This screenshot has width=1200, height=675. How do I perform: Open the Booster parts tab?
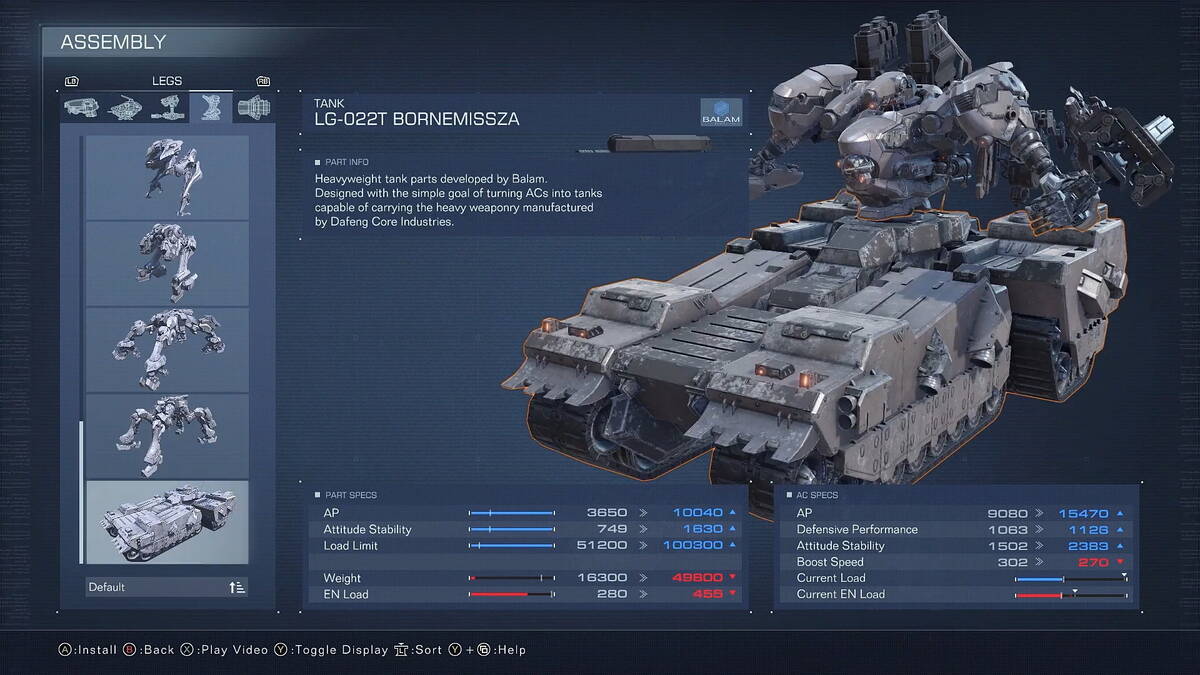[x=253, y=107]
